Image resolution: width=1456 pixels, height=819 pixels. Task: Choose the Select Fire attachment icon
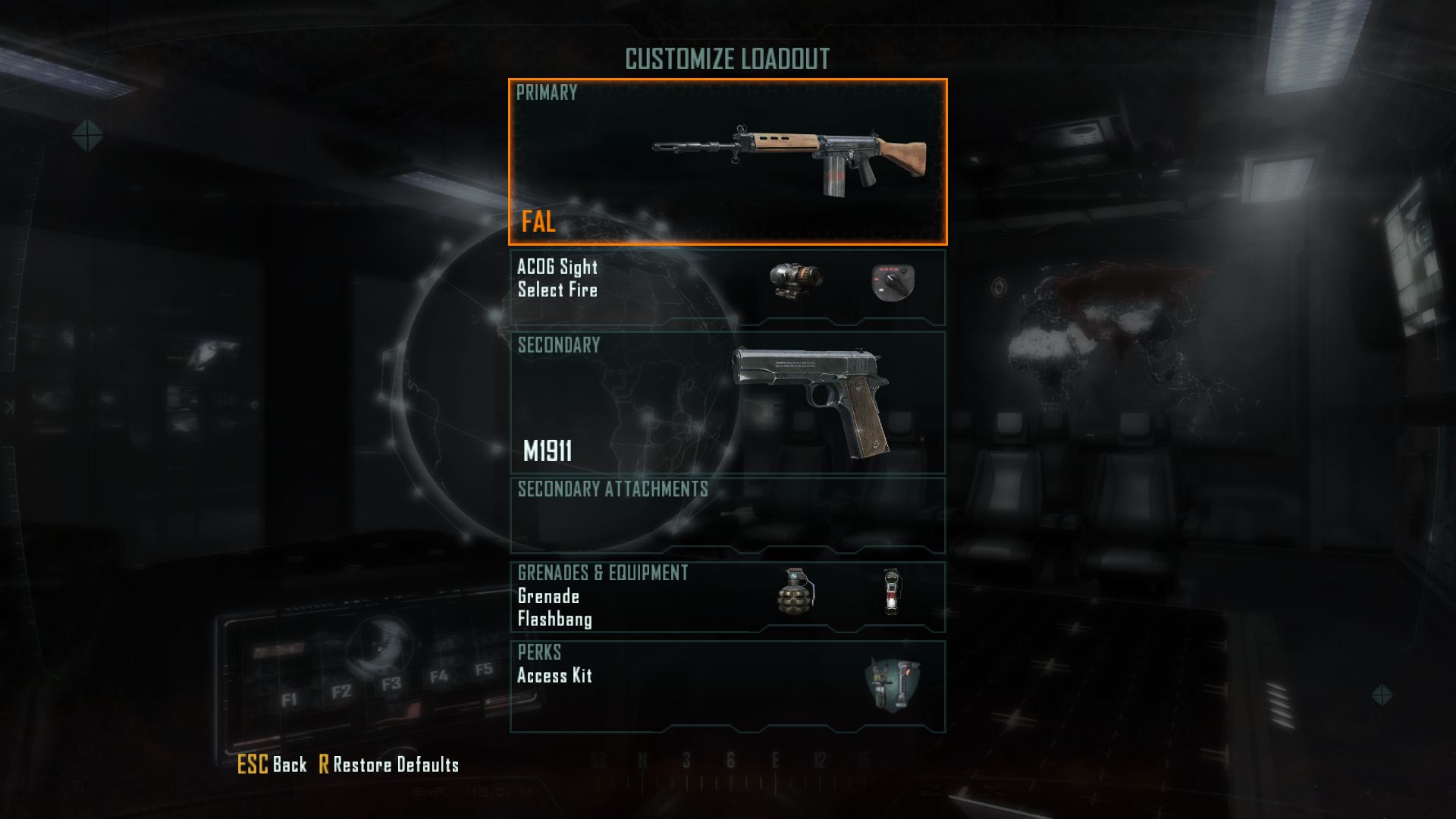coord(893,282)
